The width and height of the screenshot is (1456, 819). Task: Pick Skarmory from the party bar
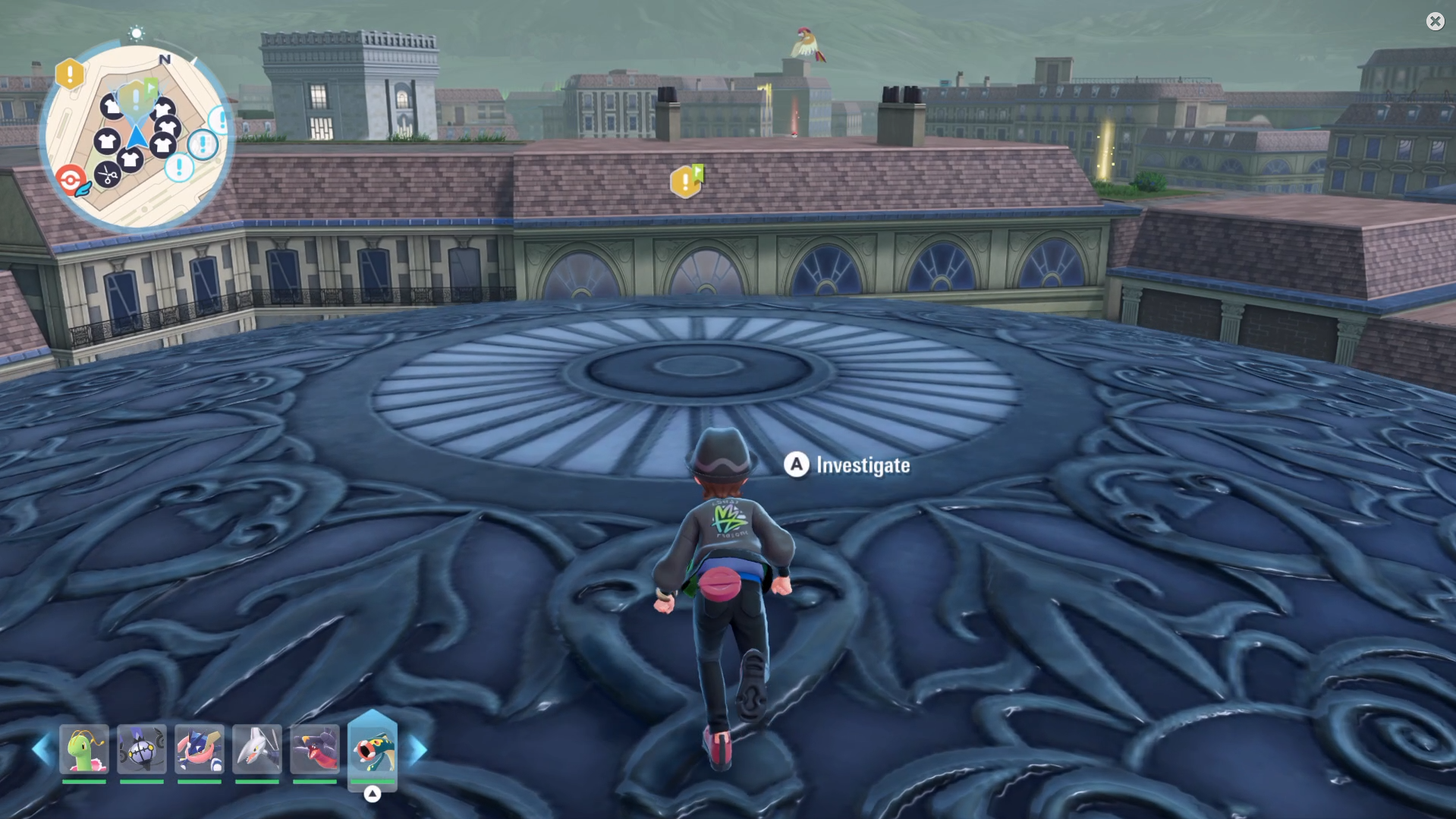pos(257,749)
